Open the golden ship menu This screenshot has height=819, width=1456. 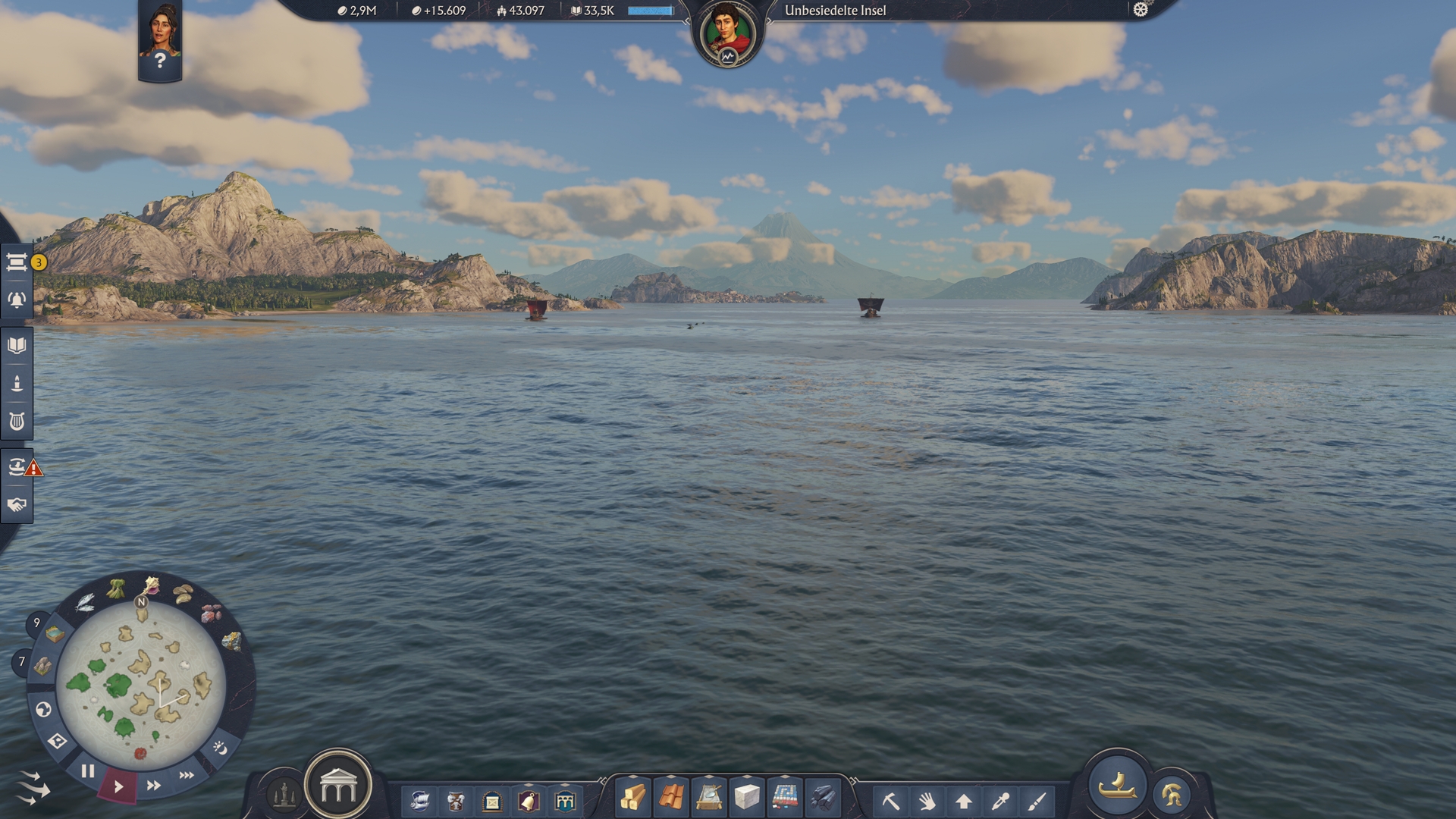tap(1117, 786)
